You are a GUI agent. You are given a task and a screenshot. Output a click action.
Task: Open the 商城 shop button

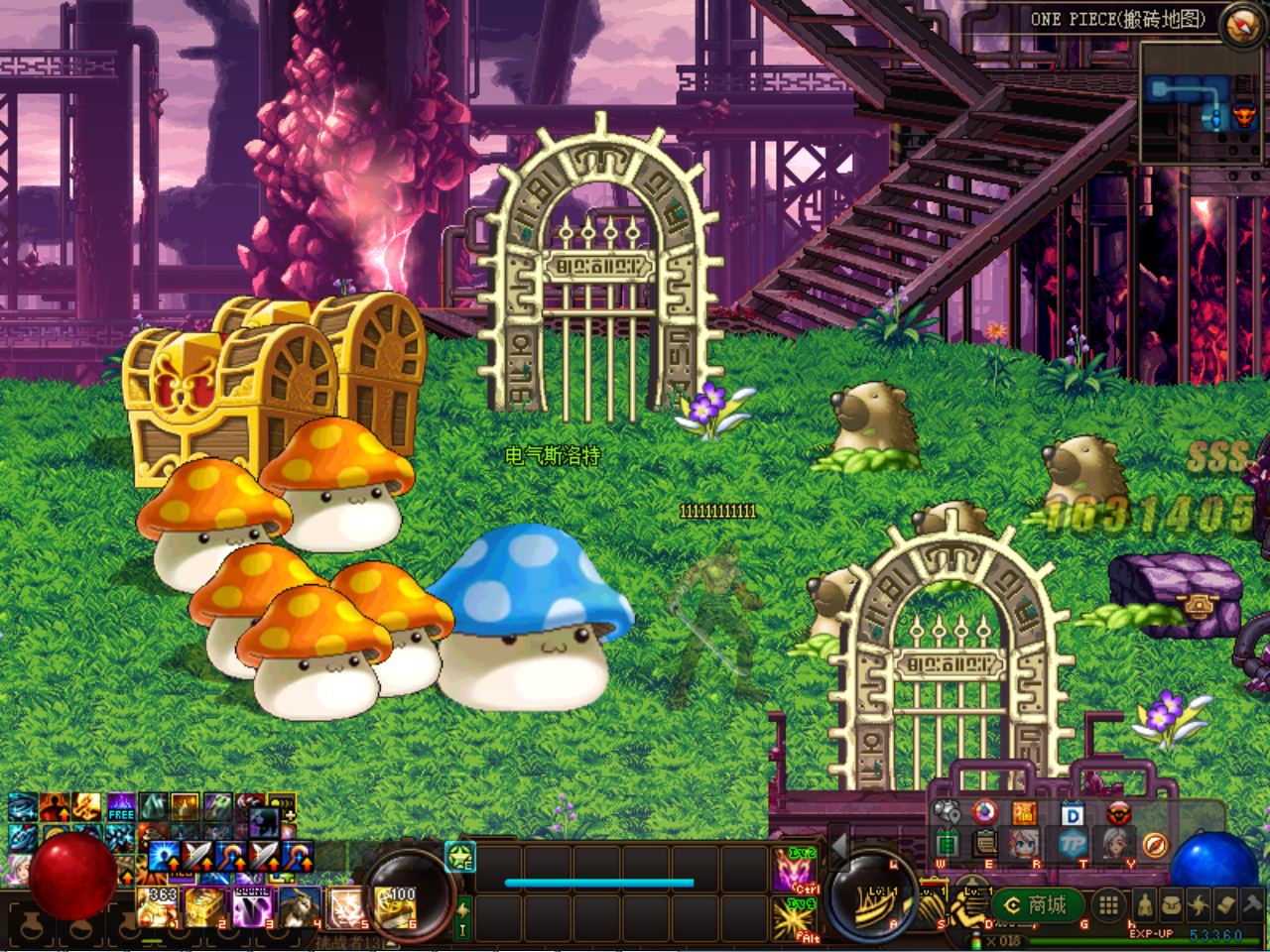1037,904
